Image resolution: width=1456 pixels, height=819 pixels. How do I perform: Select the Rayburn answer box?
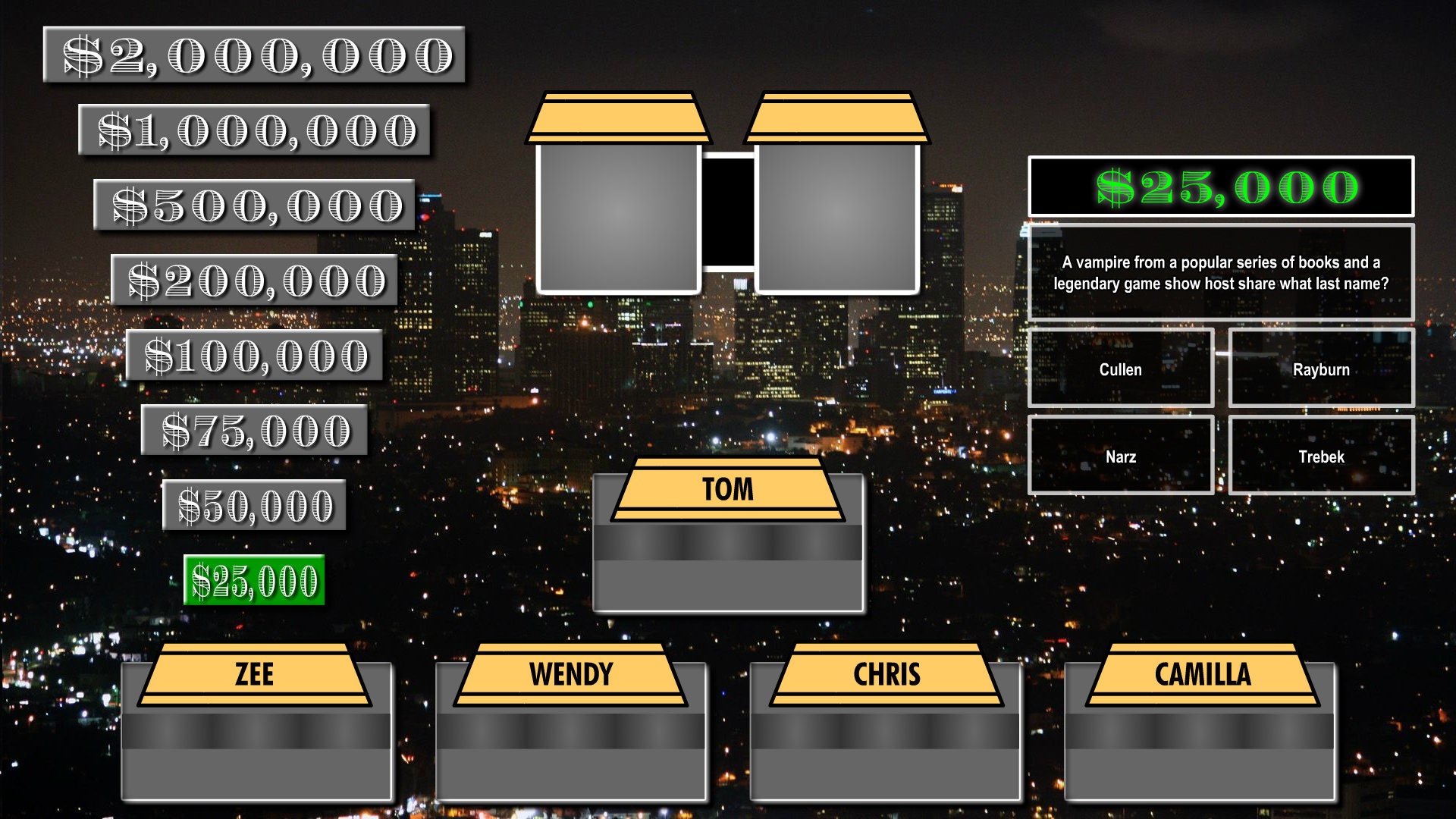1321,369
